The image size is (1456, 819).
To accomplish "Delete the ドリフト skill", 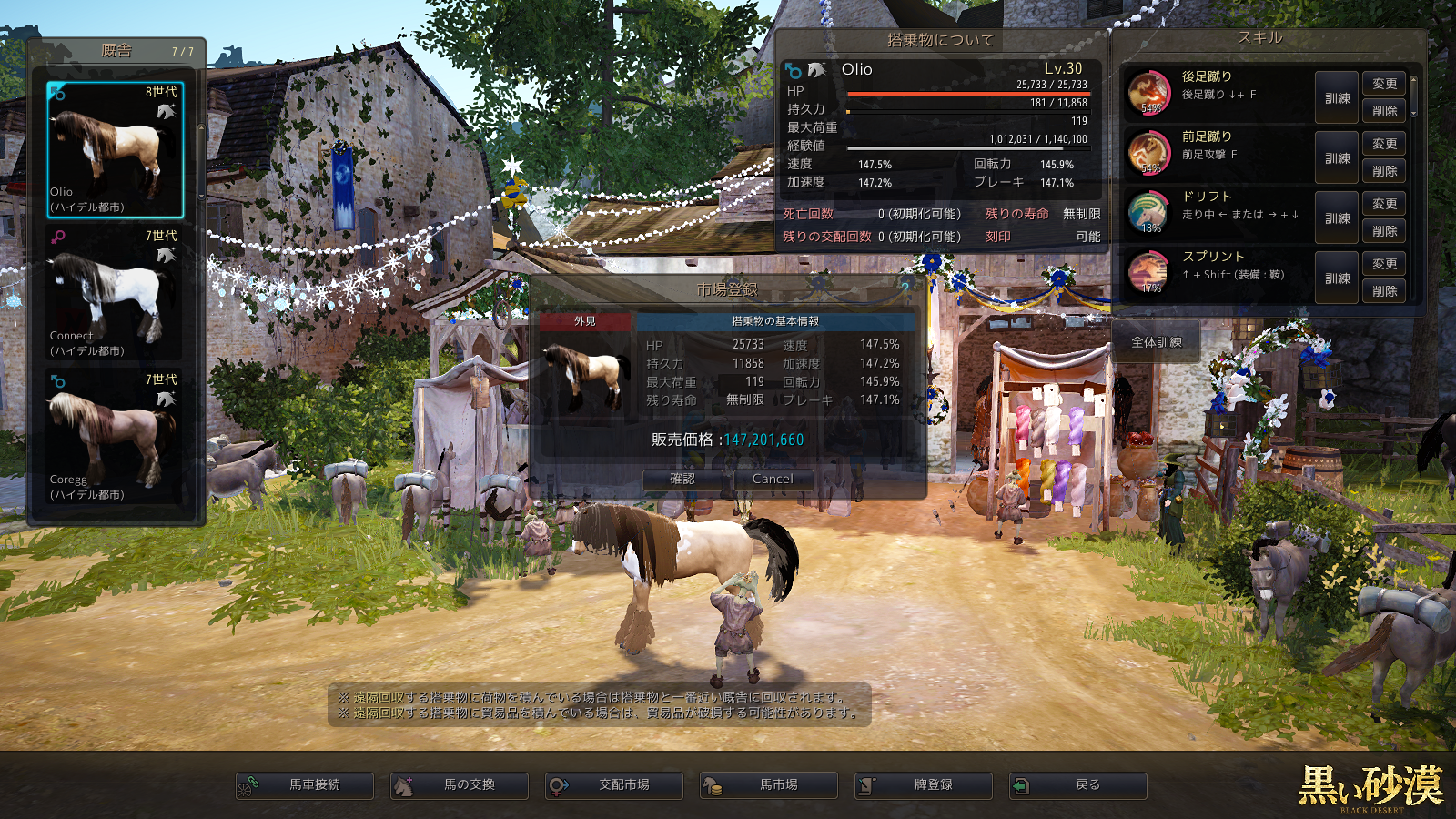I will pyautogui.click(x=1384, y=231).
